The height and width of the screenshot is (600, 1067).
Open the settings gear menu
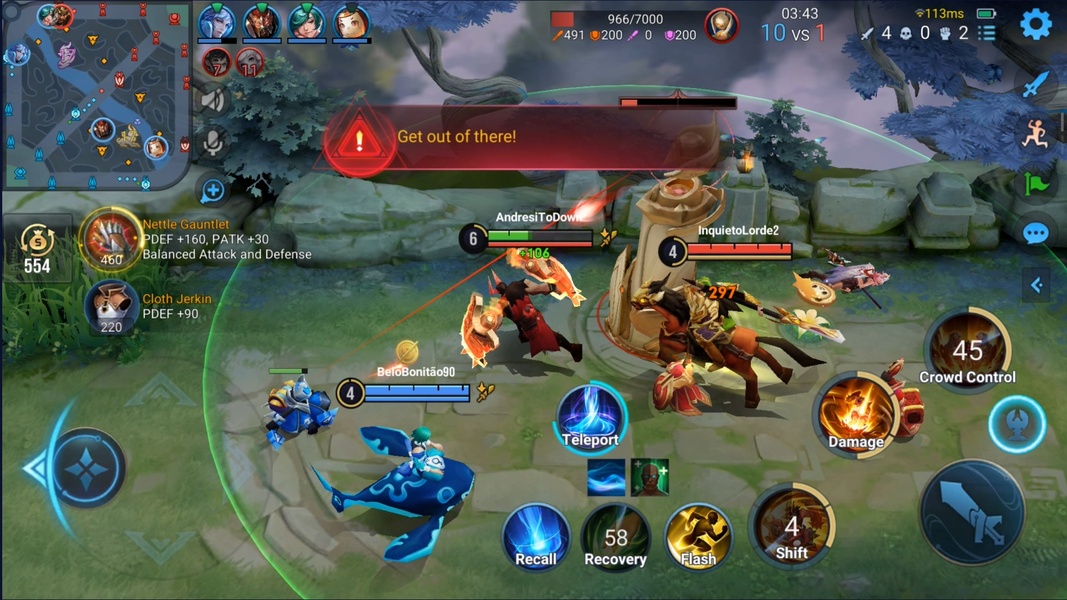point(1036,24)
